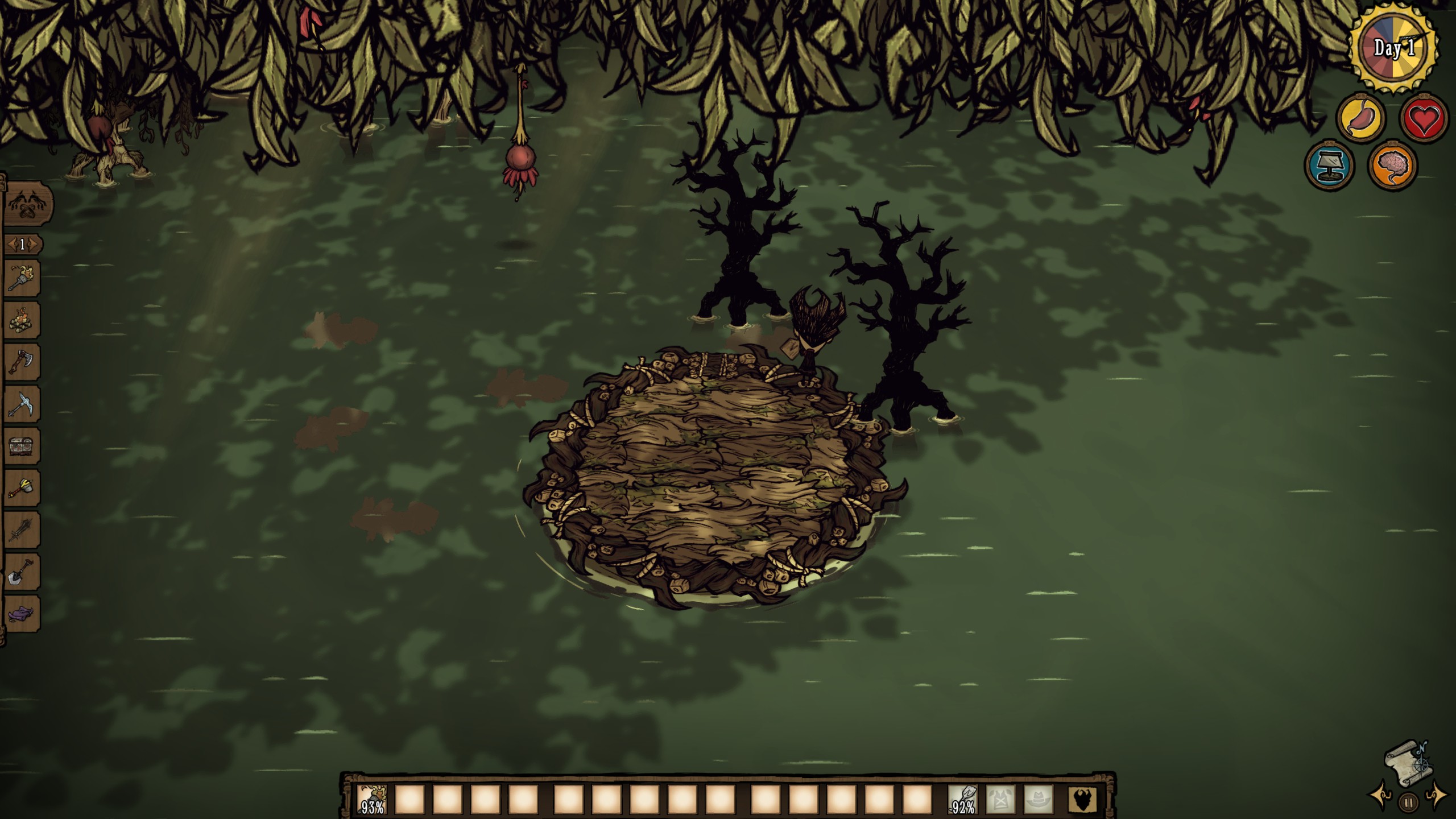Select the axe crafting recipe
Viewport: 1456px width, 819px height.
click(21, 361)
